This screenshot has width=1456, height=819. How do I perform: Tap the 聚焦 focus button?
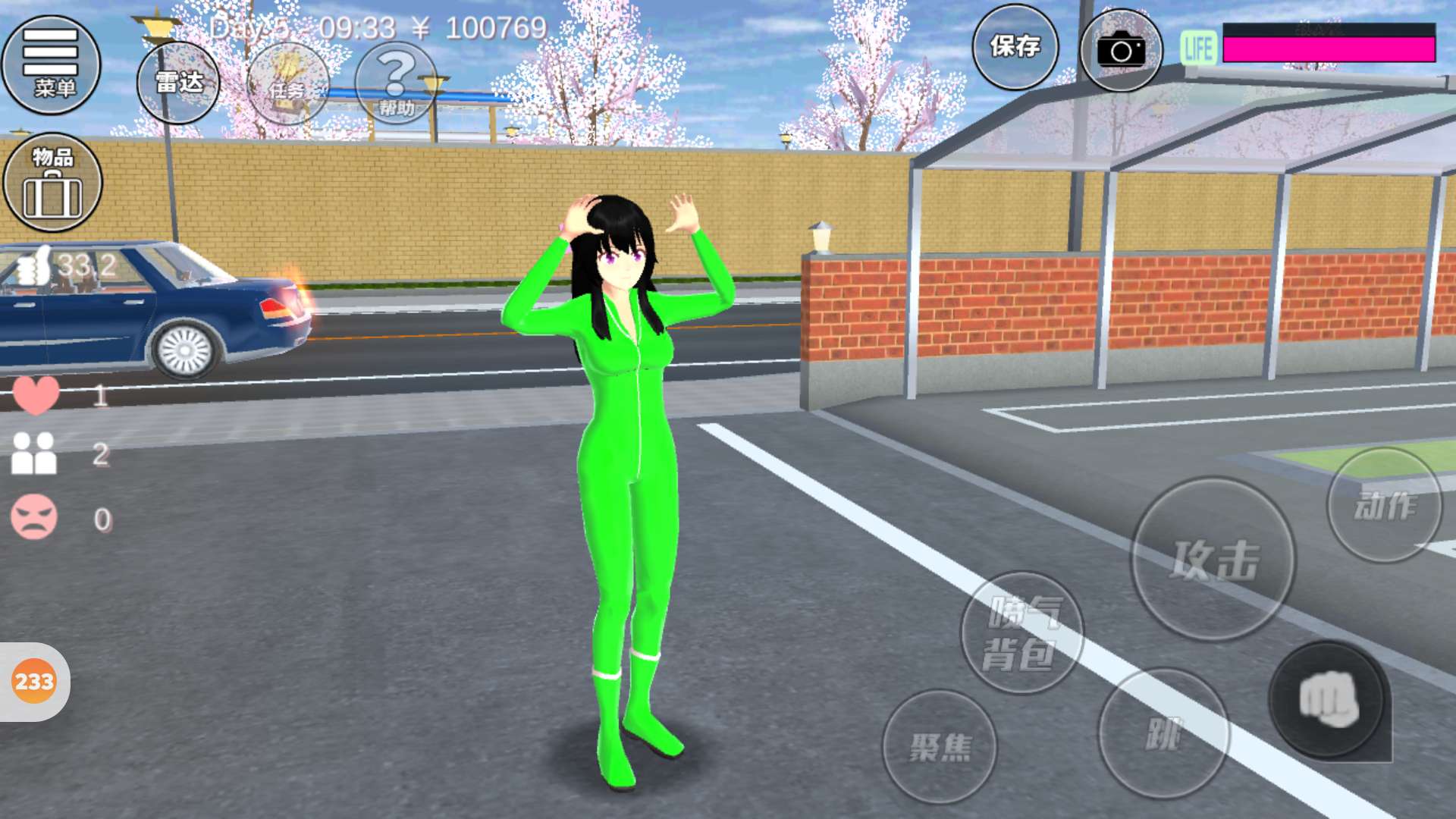click(940, 747)
